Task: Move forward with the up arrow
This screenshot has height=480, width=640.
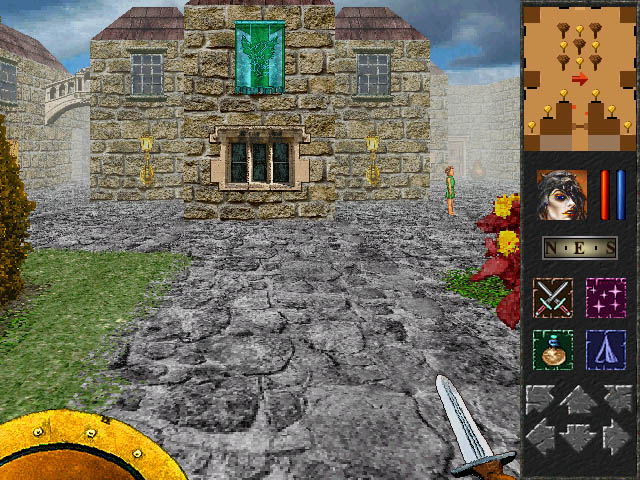Action: pyautogui.click(x=579, y=401)
